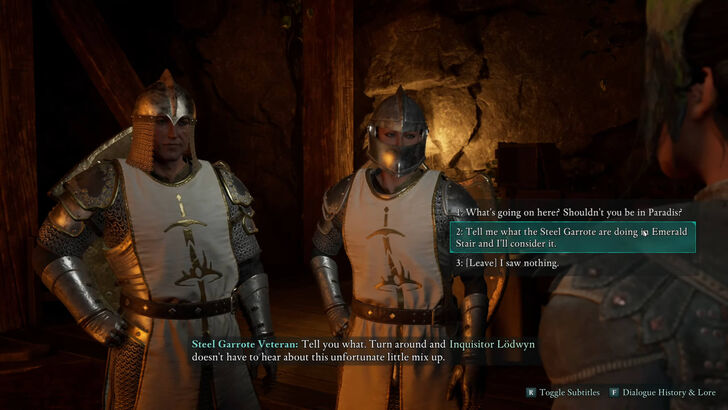728x410 pixels.
Task: Choose the Steel Garrote Emerald Stair reply
Action: click(x=573, y=237)
